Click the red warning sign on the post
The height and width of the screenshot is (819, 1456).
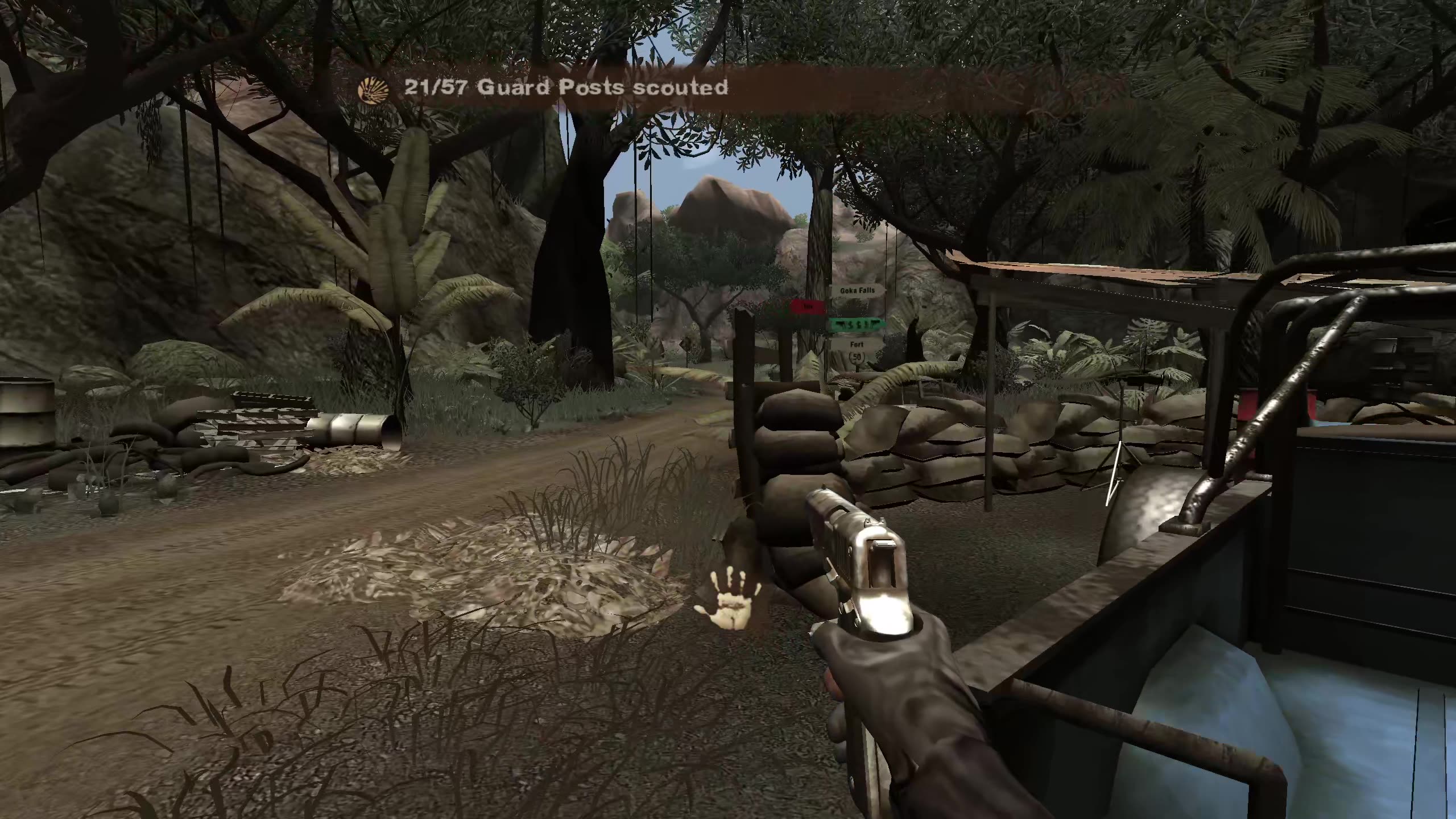[808, 306]
